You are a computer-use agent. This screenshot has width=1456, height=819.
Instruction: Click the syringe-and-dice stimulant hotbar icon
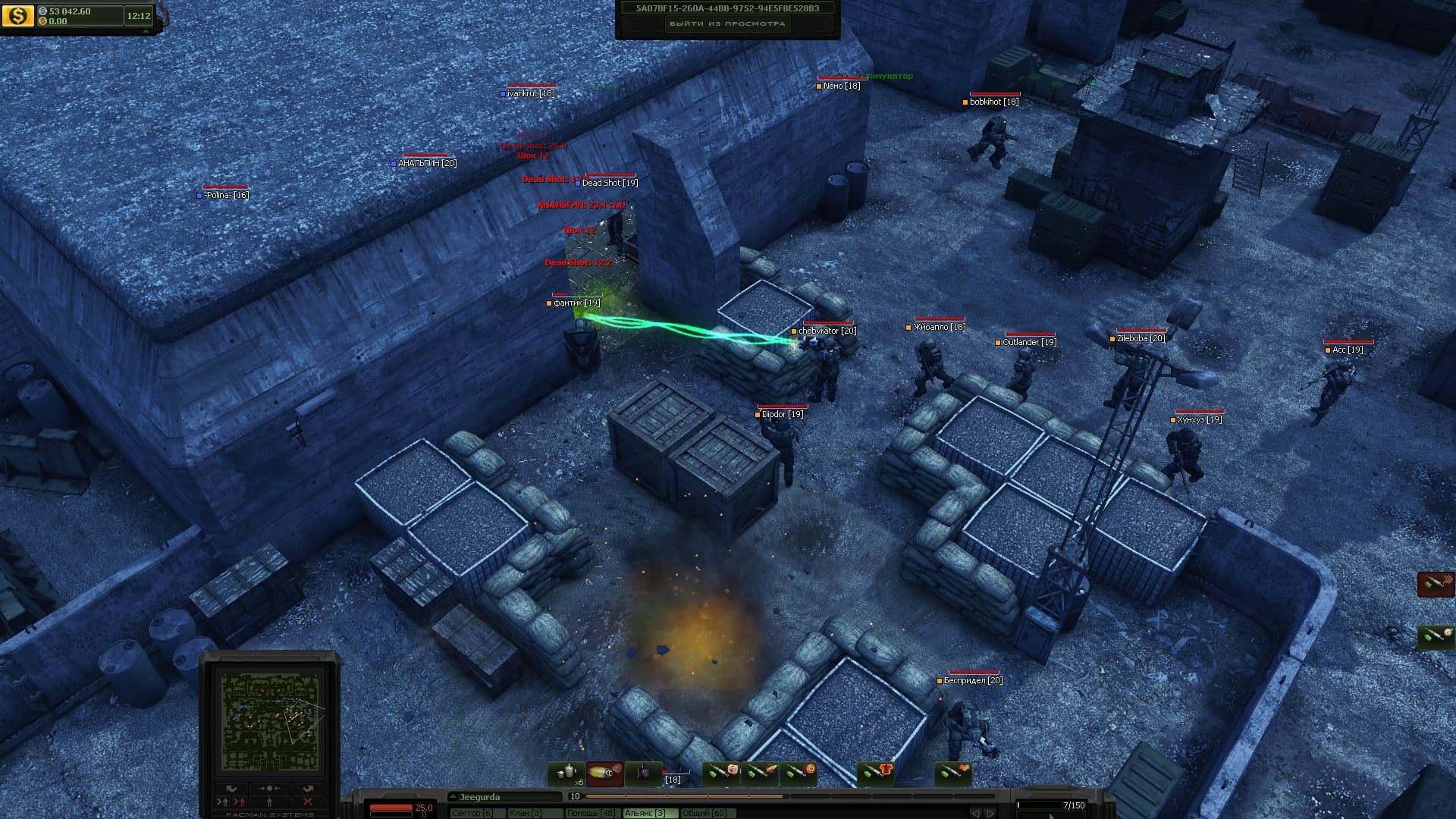[722, 770]
